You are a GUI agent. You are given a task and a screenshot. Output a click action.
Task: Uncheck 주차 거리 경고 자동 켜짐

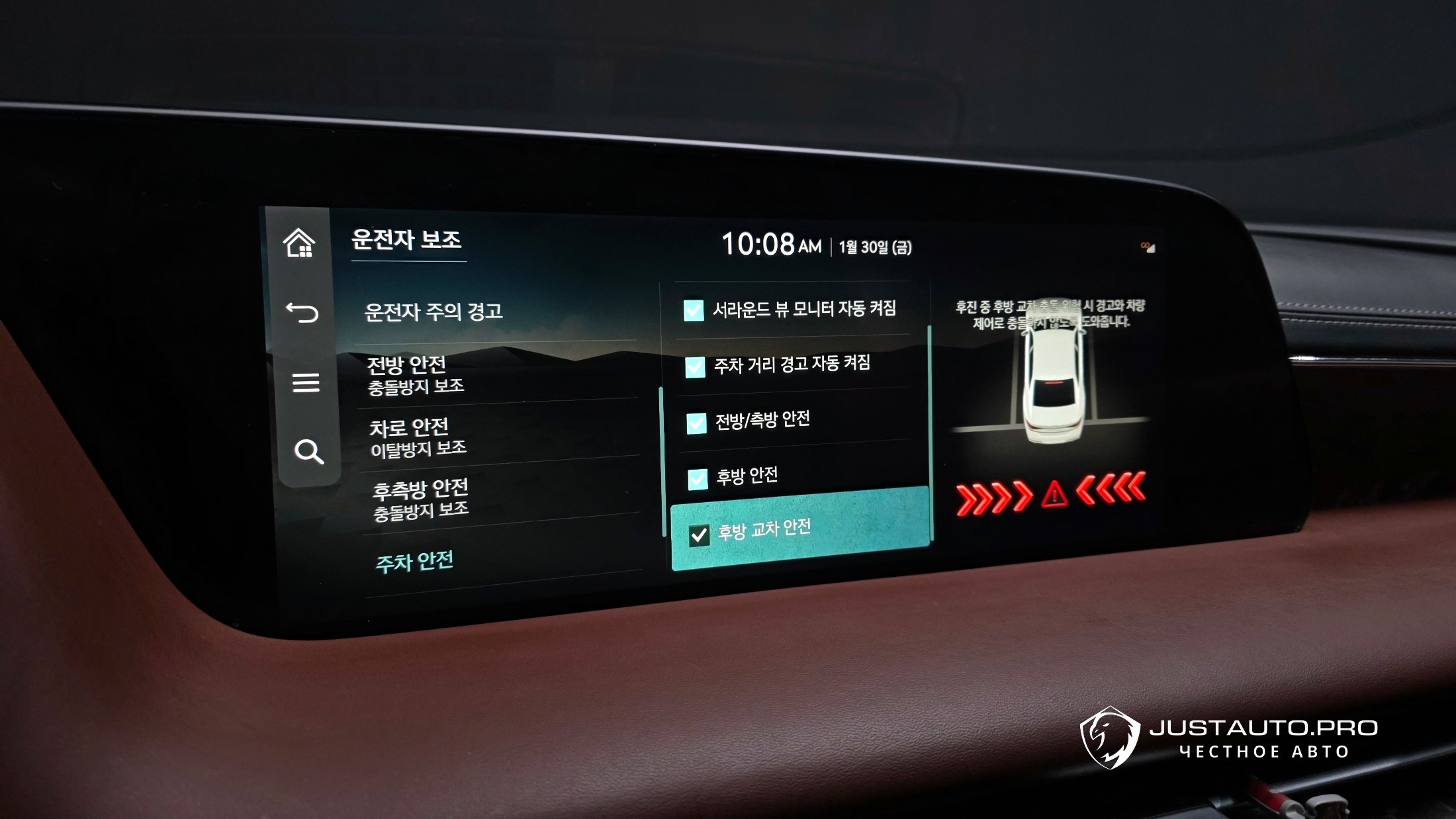(695, 367)
